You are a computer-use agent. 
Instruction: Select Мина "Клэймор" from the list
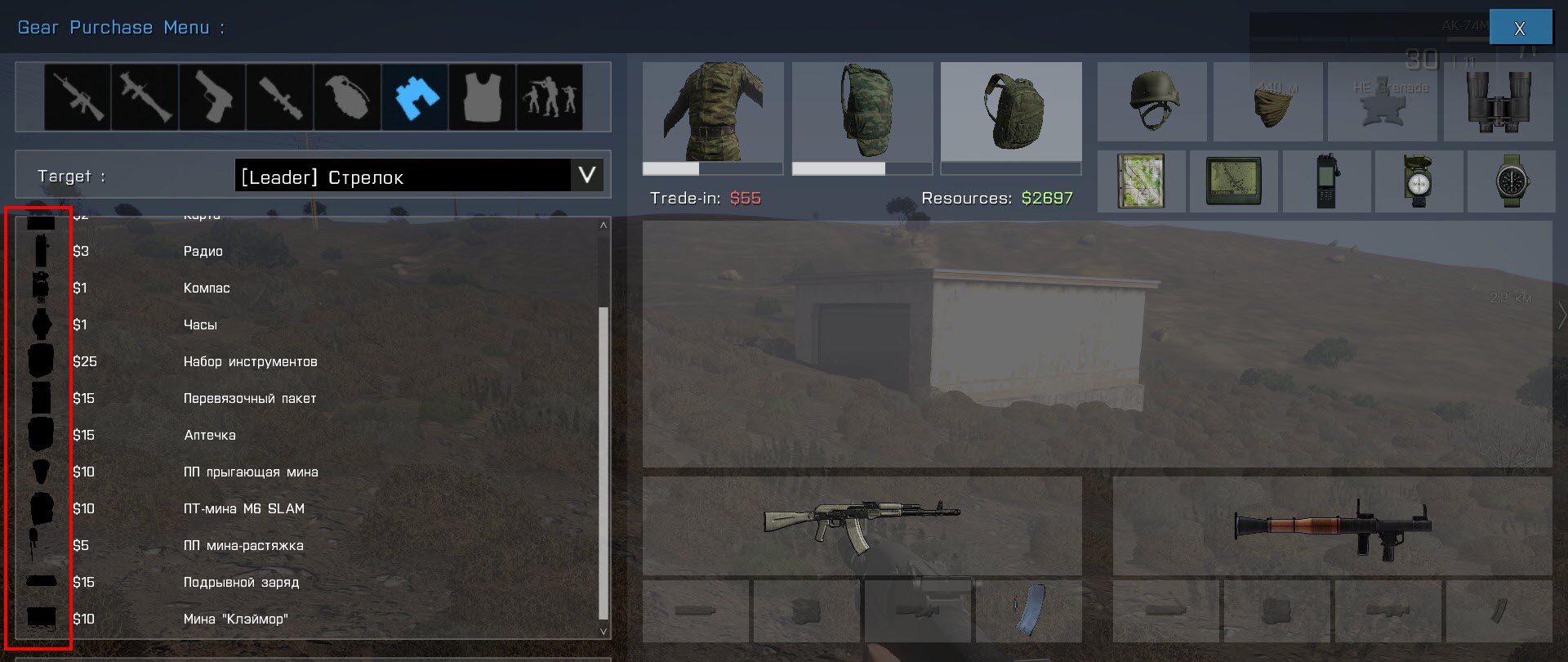[x=235, y=620]
